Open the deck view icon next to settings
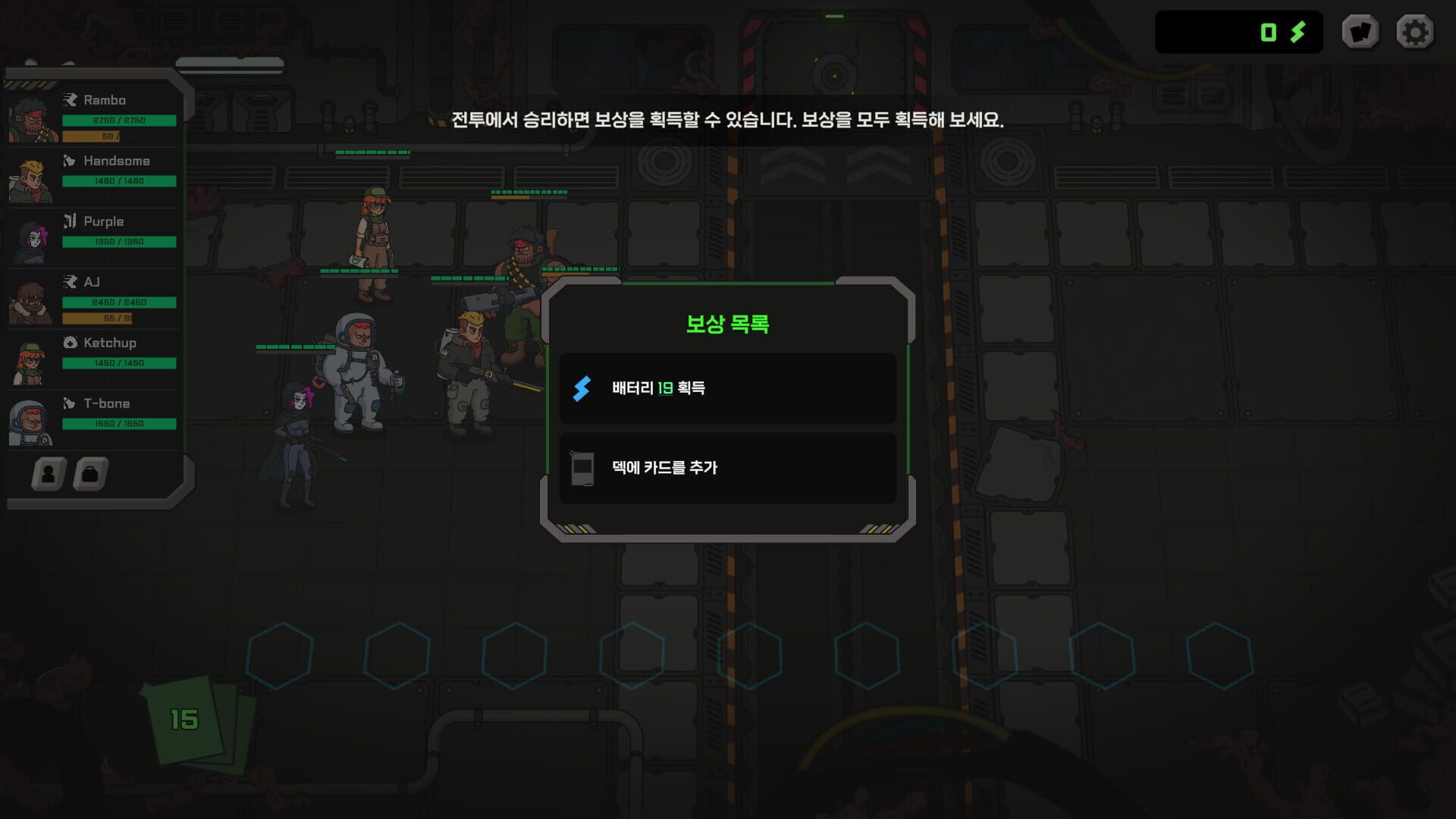1456x819 pixels. coord(1360,32)
